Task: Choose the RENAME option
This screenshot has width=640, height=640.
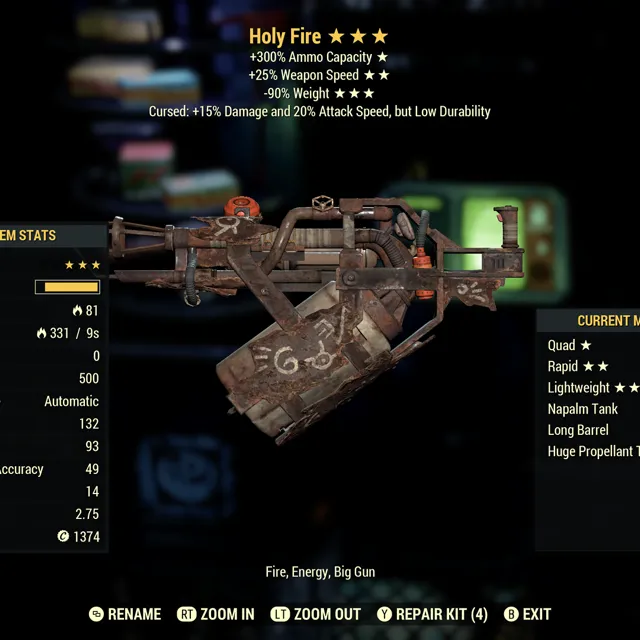Action: tap(125, 614)
